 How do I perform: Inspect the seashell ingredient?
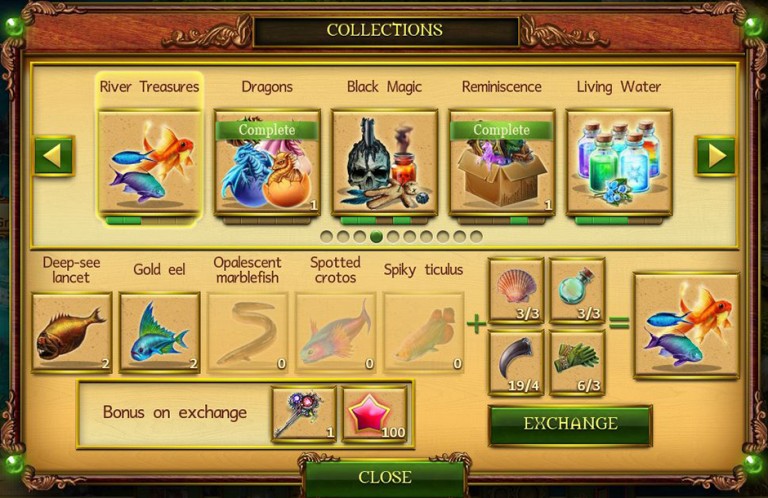tap(516, 290)
